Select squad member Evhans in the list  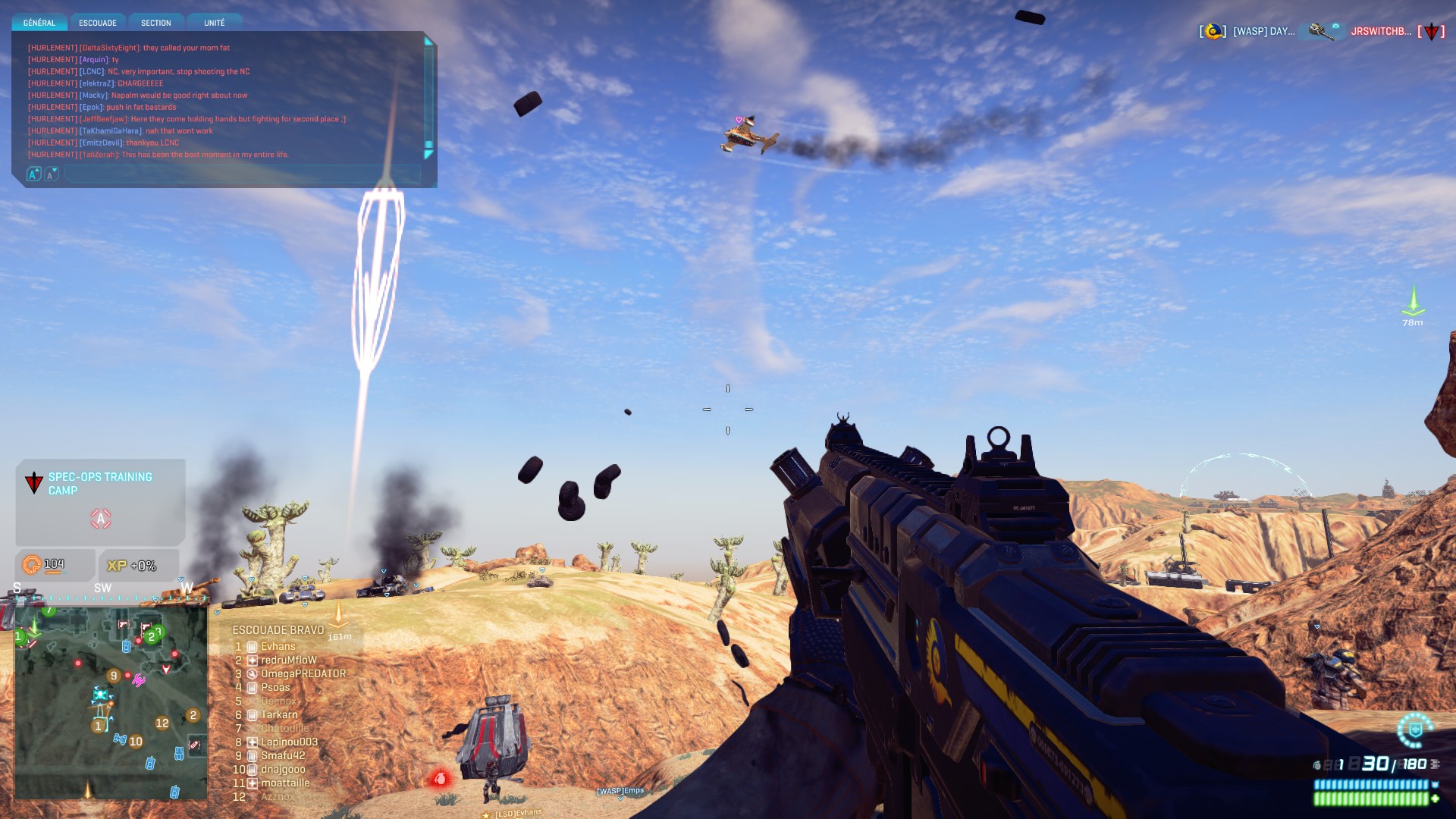point(278,647)
